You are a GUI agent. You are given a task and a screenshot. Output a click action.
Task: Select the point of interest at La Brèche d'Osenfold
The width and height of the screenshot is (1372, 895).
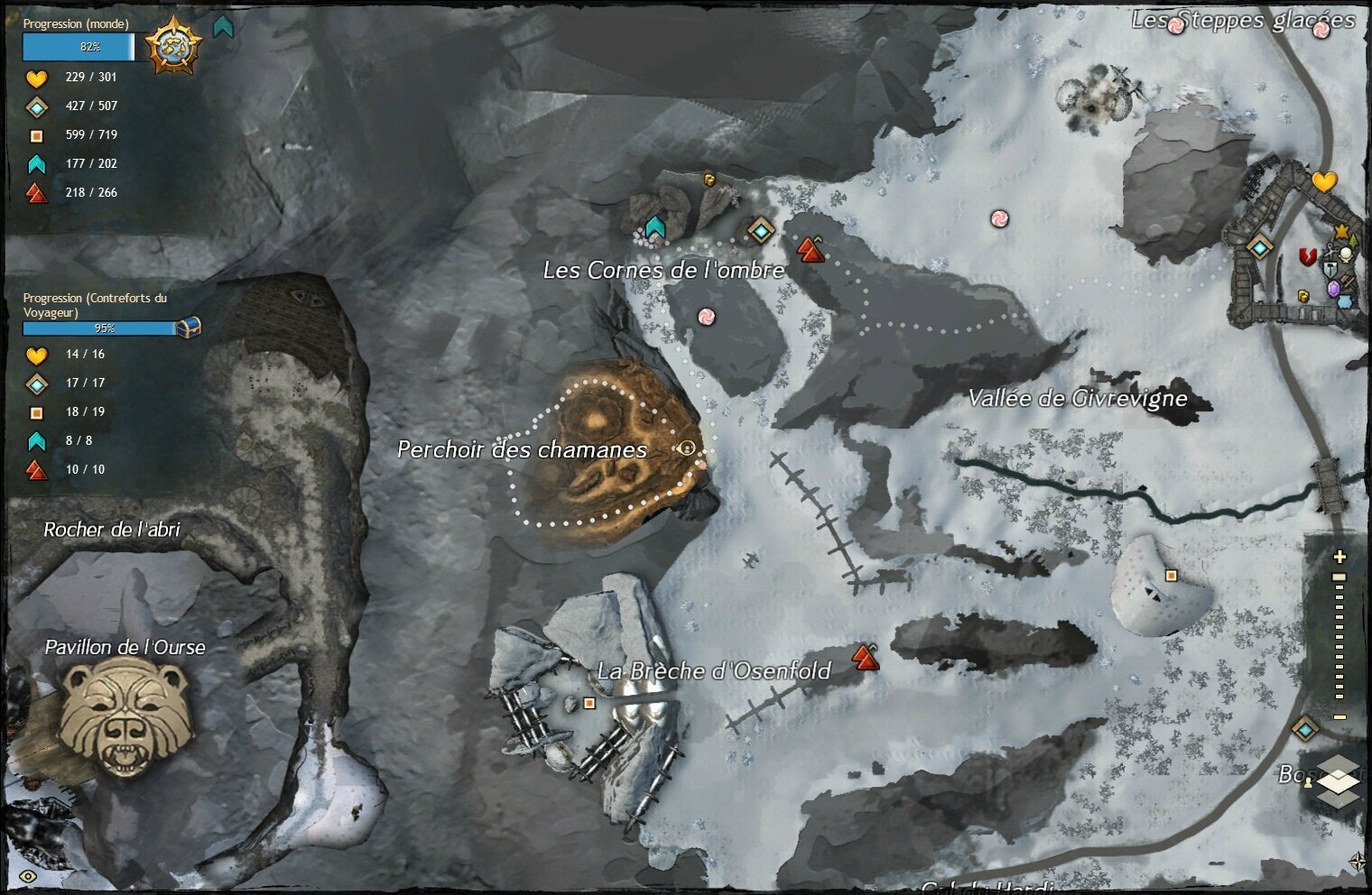pyautogui.click(x=589, y=703)
